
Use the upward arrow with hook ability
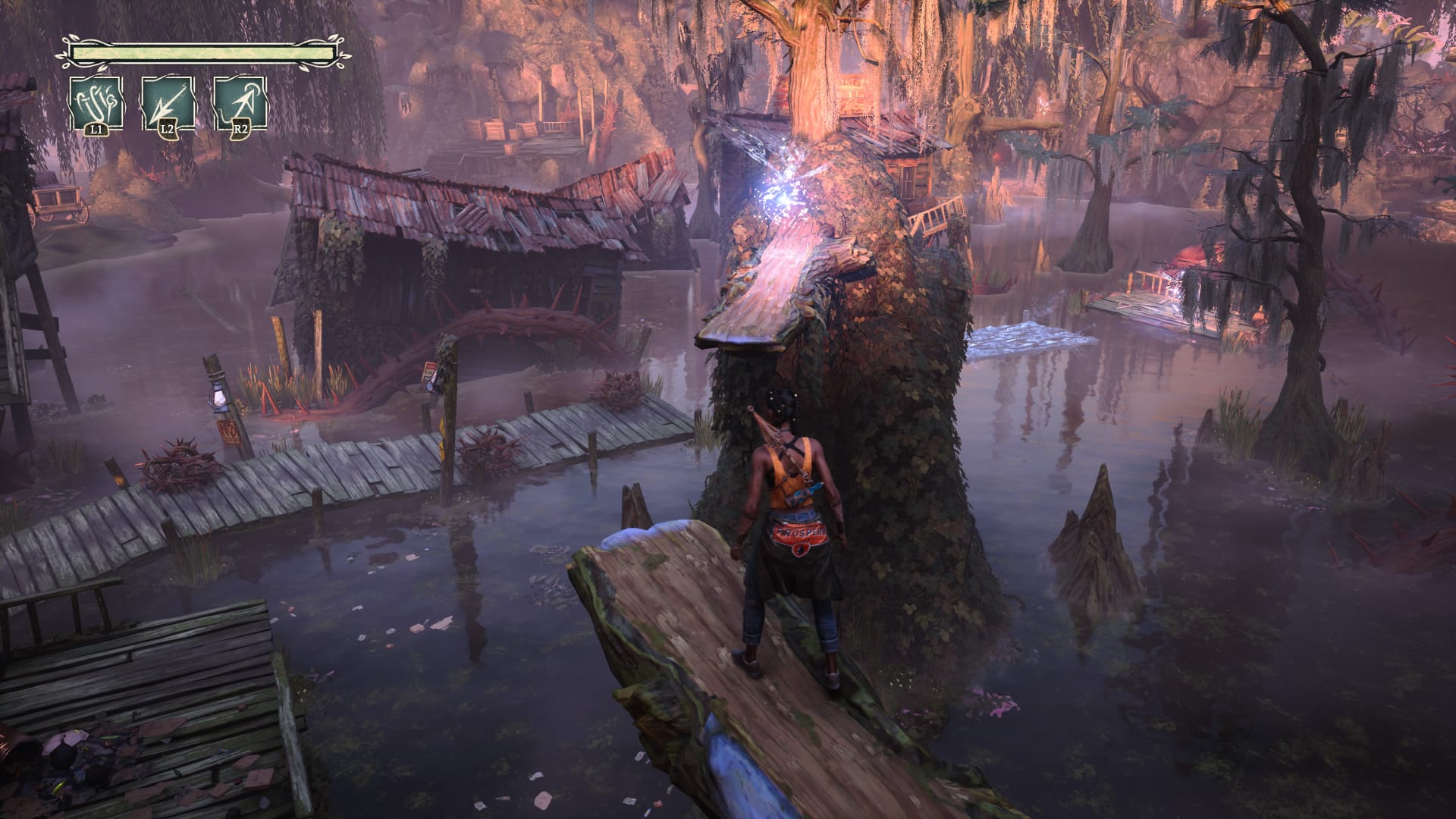point(240,103)
